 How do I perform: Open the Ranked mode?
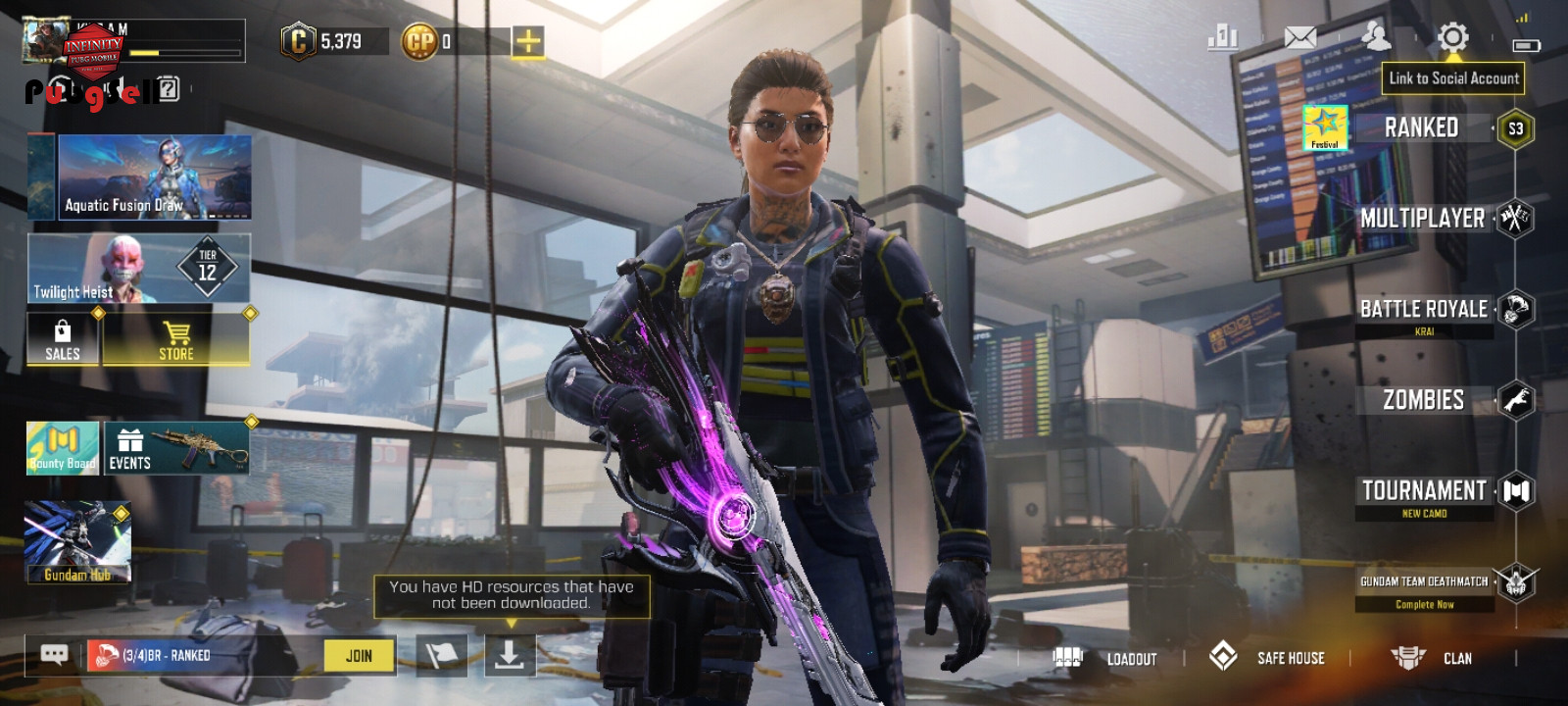tap(1421, 128)
